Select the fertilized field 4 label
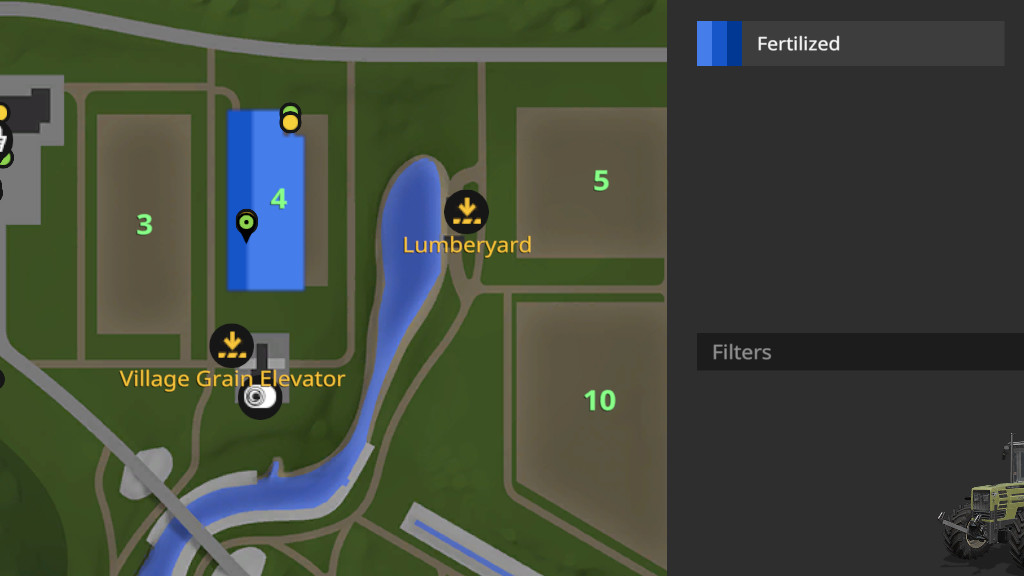 click(x=279, y=198)
